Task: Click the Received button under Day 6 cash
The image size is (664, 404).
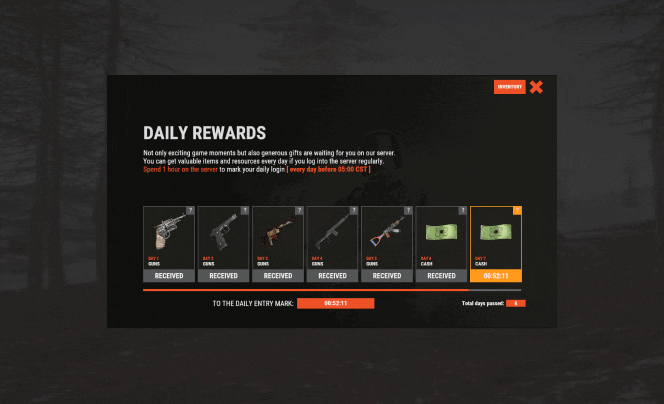Action: coord(441,276)
